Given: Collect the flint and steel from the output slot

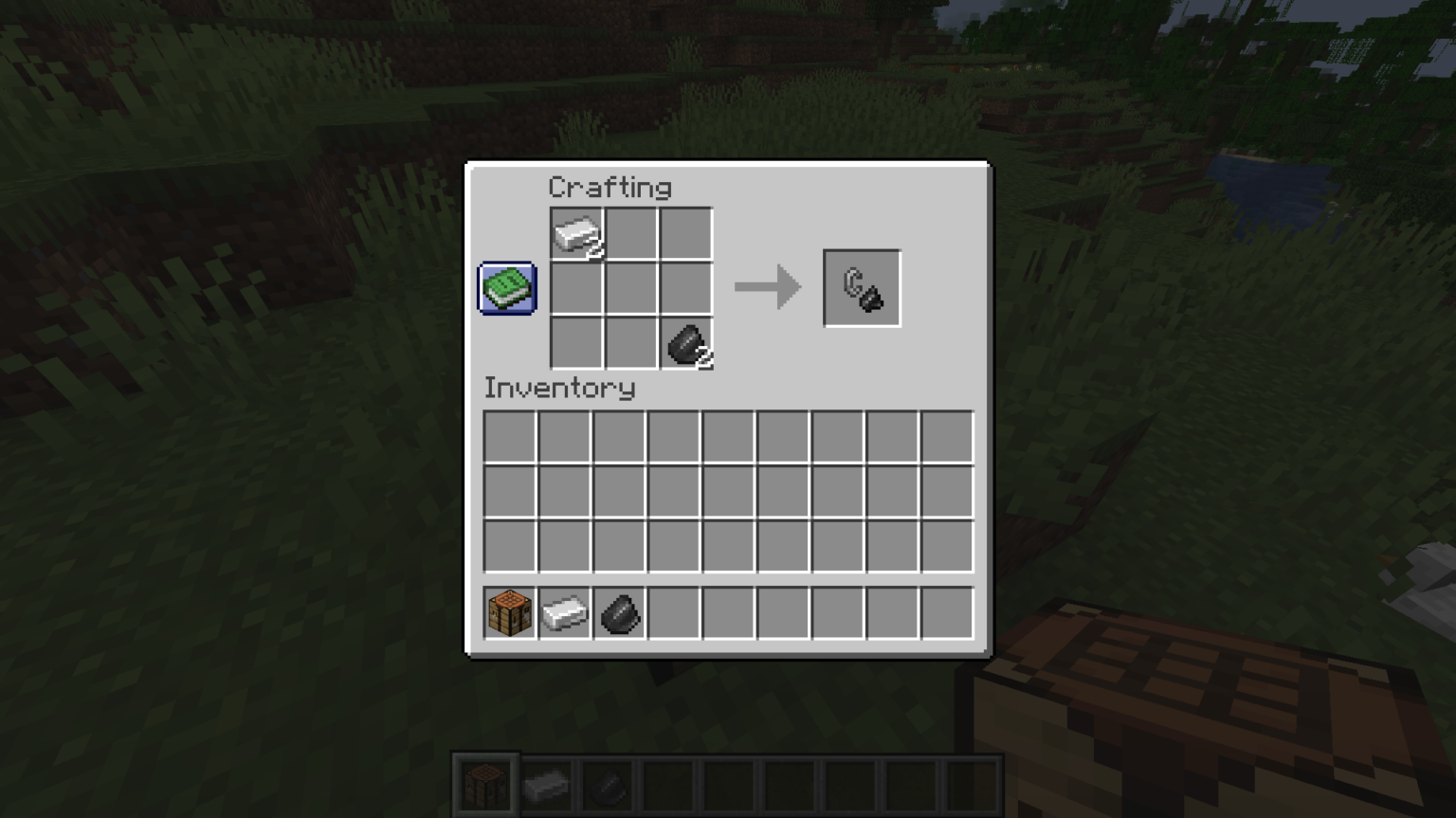Looking at the screenshot, I should click(861, 287).
